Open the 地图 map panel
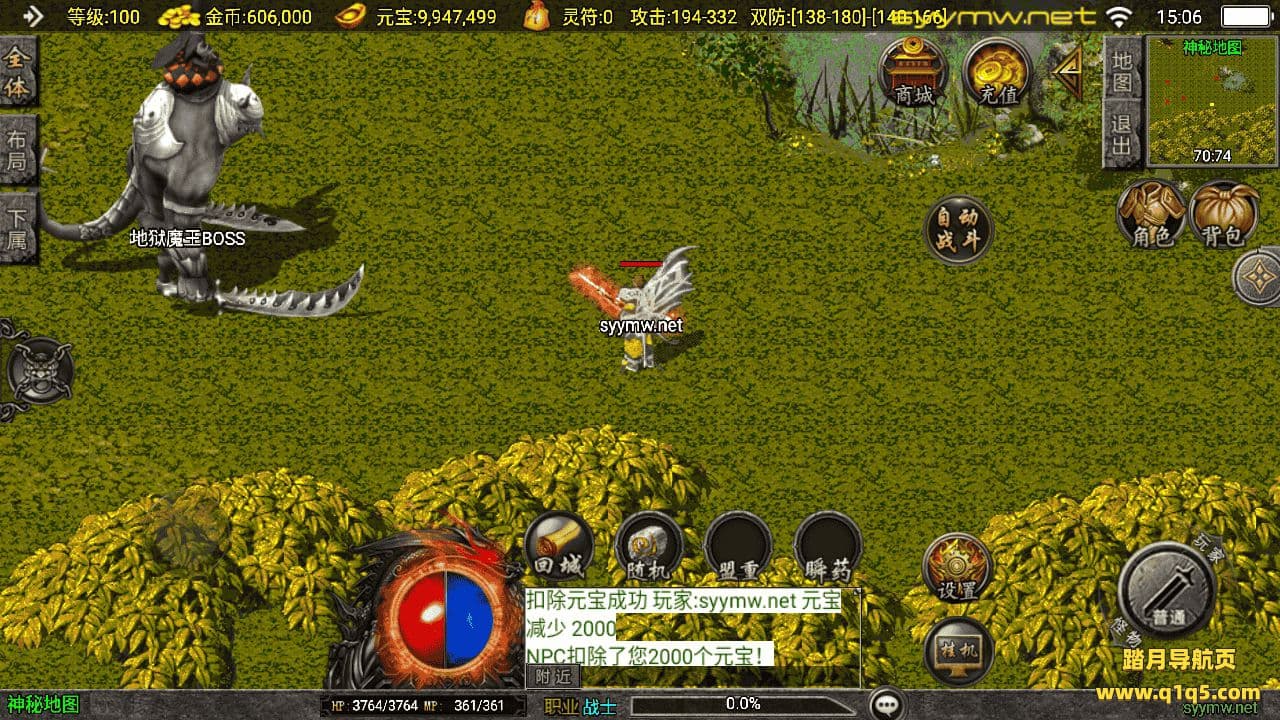This screenshot has width=1280, height=720. coord(1122,70)
